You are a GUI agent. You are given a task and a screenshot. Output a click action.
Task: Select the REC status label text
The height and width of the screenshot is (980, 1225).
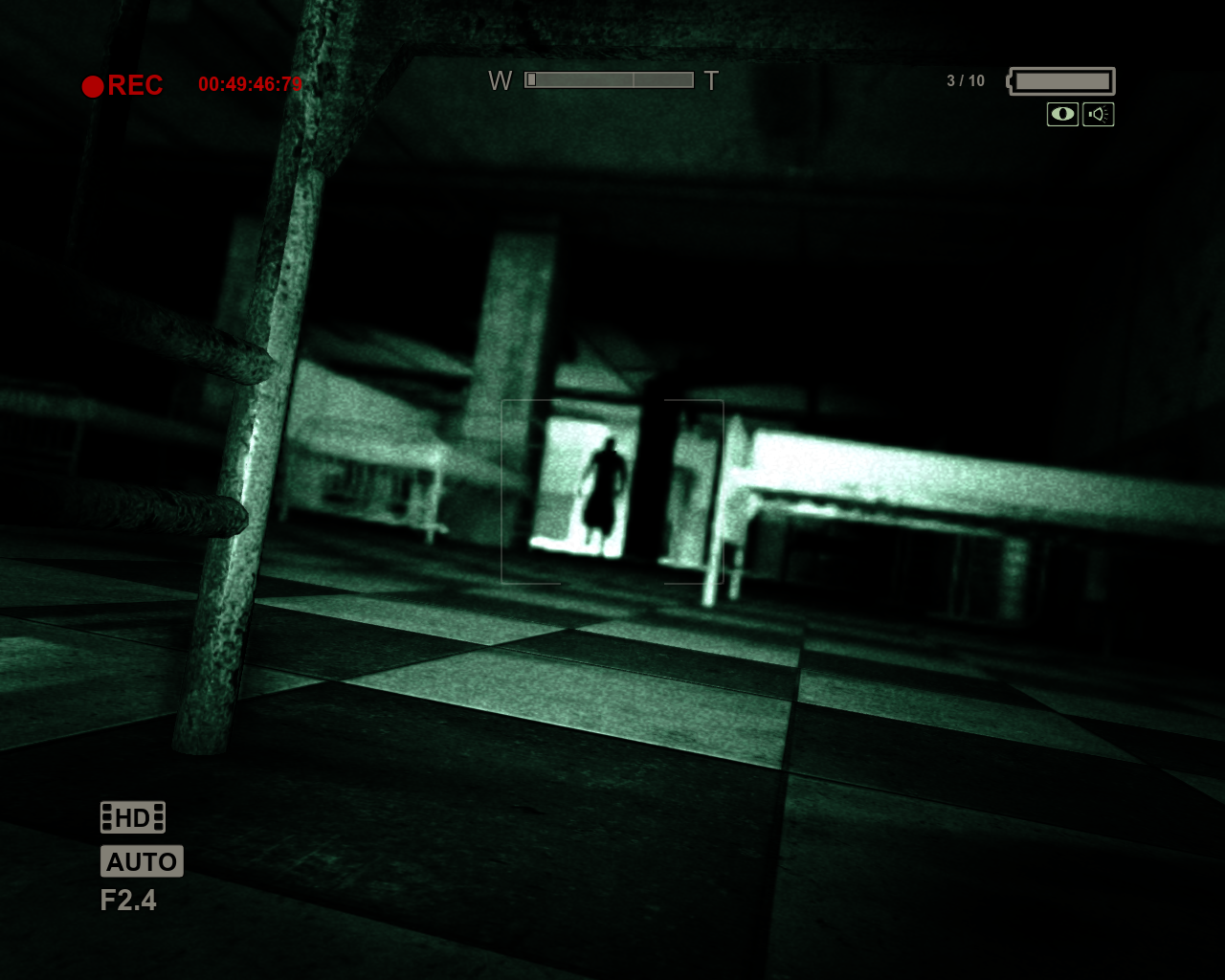tap(136, 85)
